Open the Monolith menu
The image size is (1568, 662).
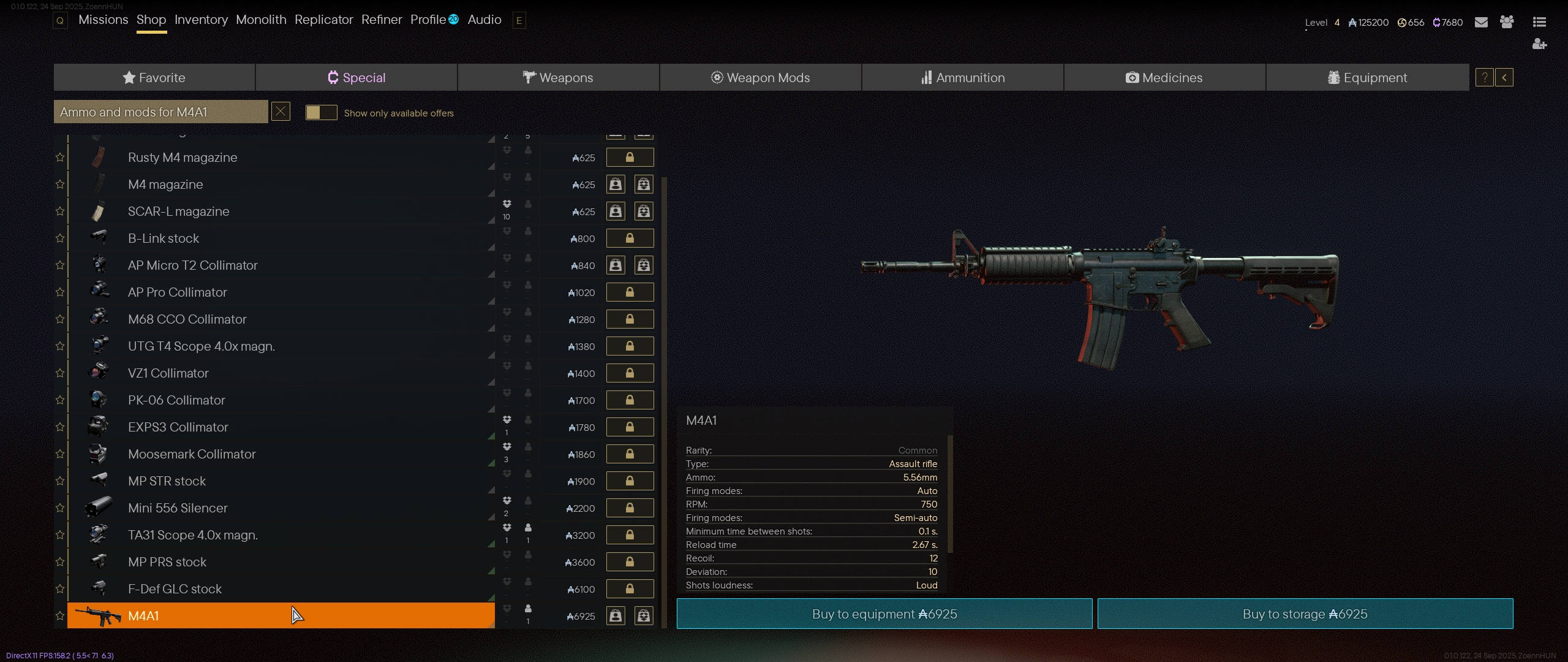(x=261, y=20)
